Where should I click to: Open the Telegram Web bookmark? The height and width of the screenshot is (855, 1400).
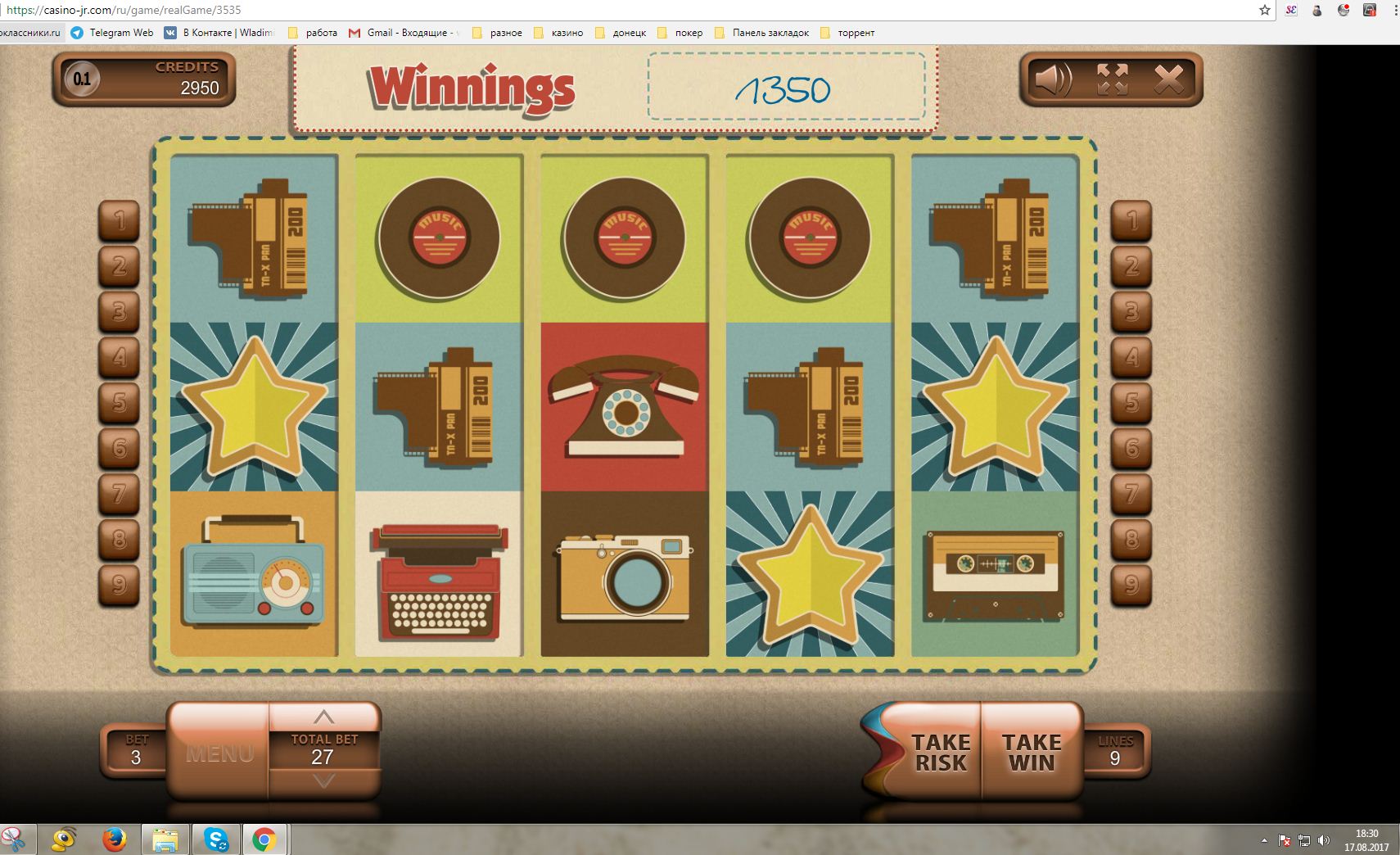[112, 33]
